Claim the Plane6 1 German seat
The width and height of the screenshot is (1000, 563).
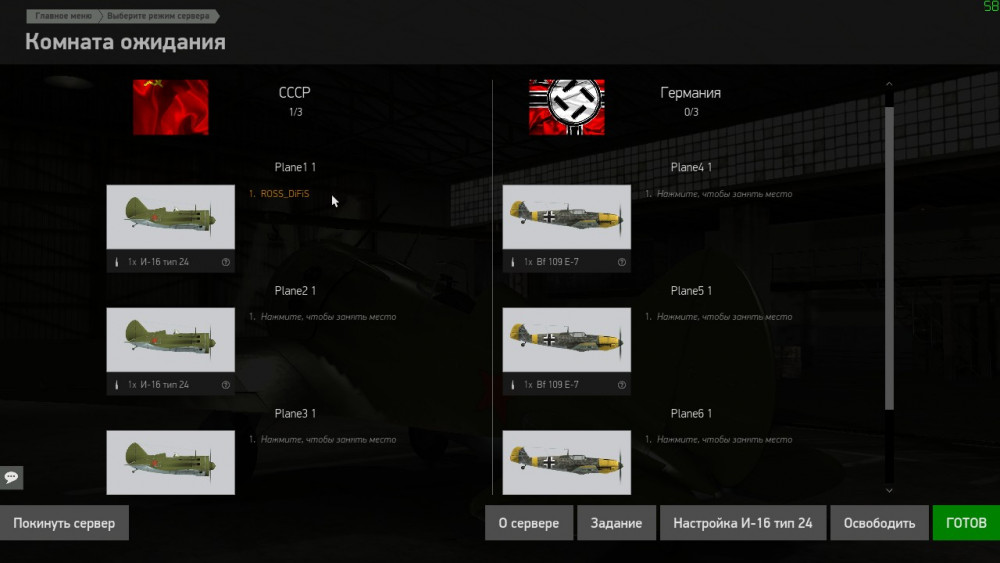click(724, 440)
